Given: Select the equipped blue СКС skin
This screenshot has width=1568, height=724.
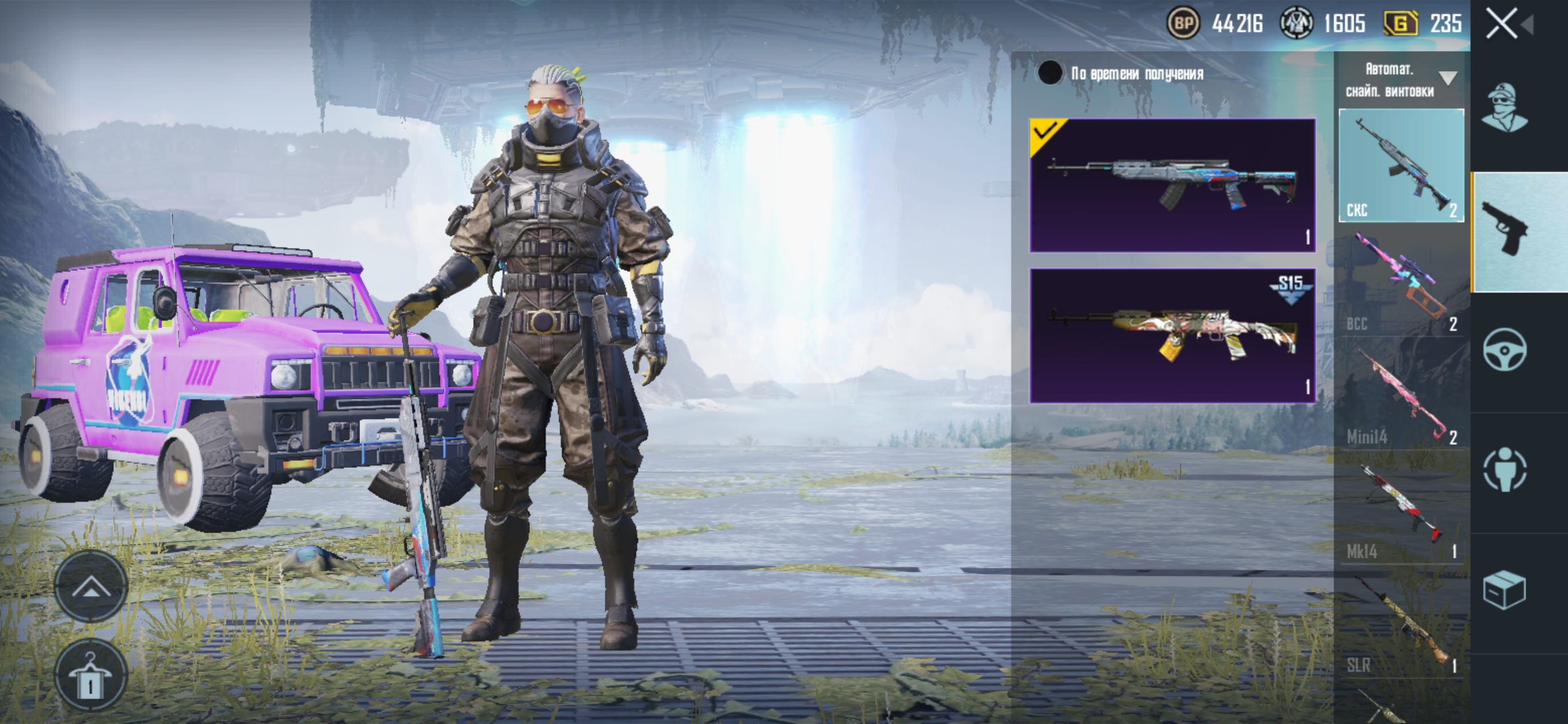Looking at the screenshot, I should [x=1172, y=185].
